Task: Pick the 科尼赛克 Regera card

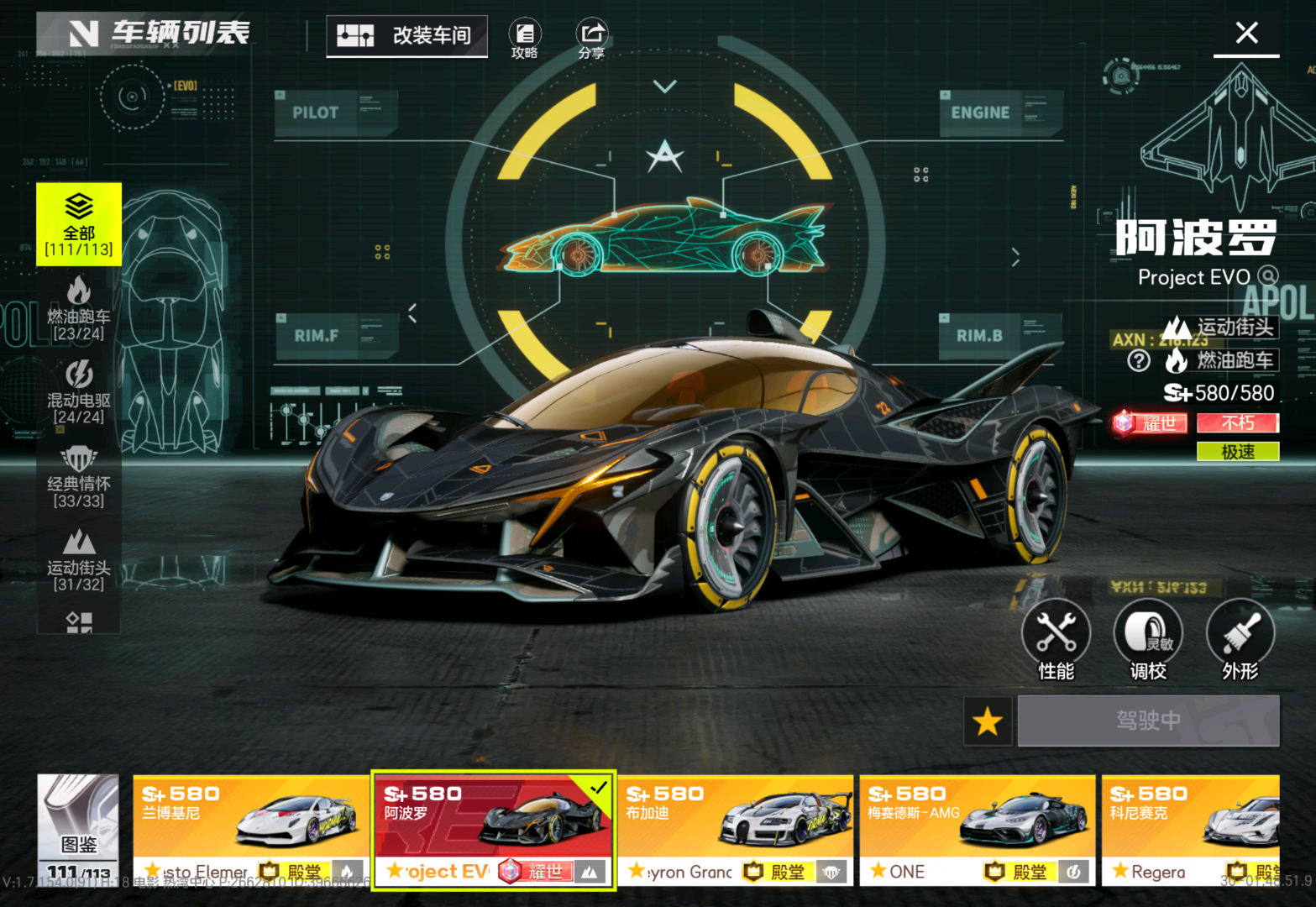Action: 1190,830
